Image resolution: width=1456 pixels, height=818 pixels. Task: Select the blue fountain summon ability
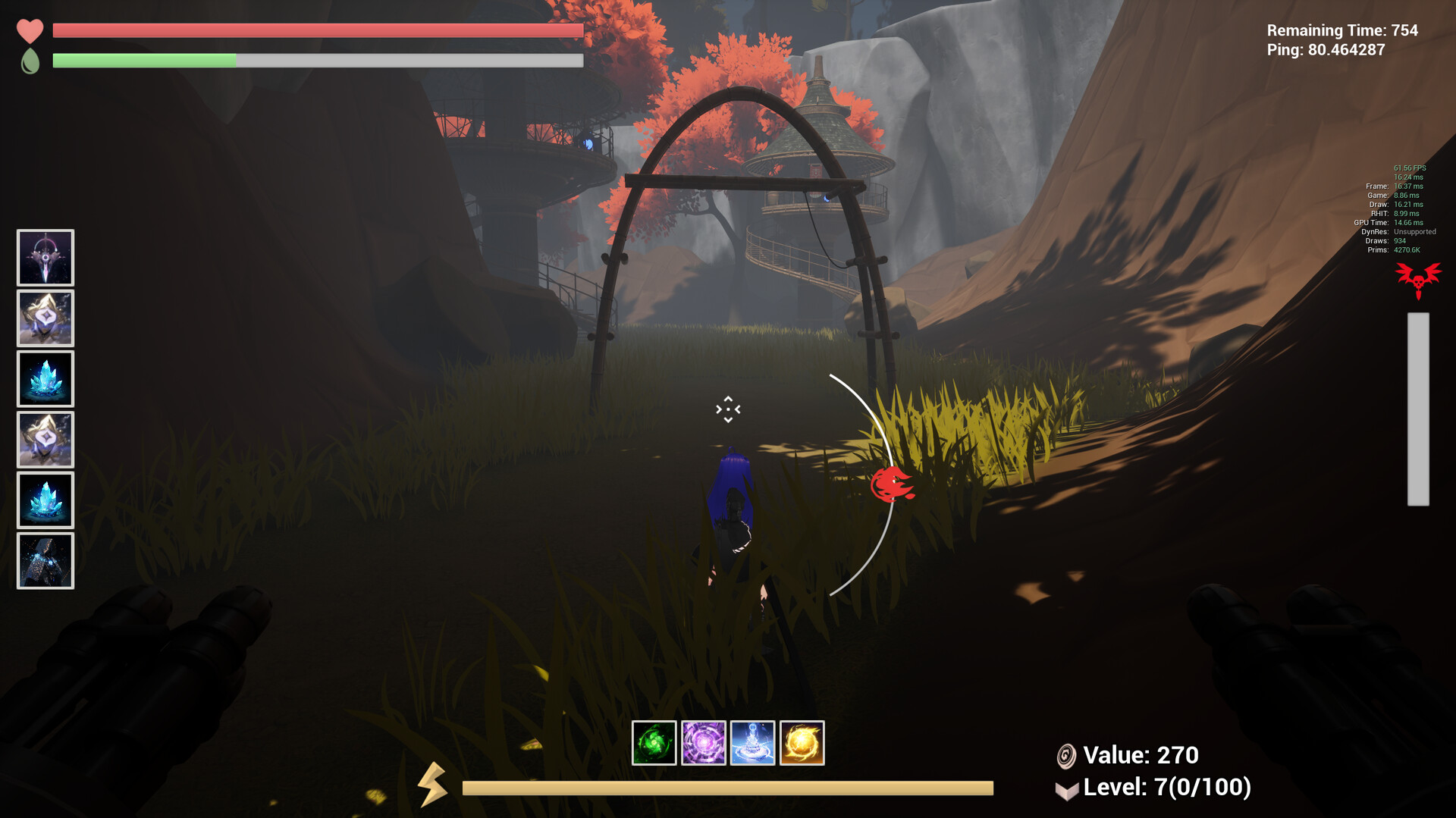(754, 744)
